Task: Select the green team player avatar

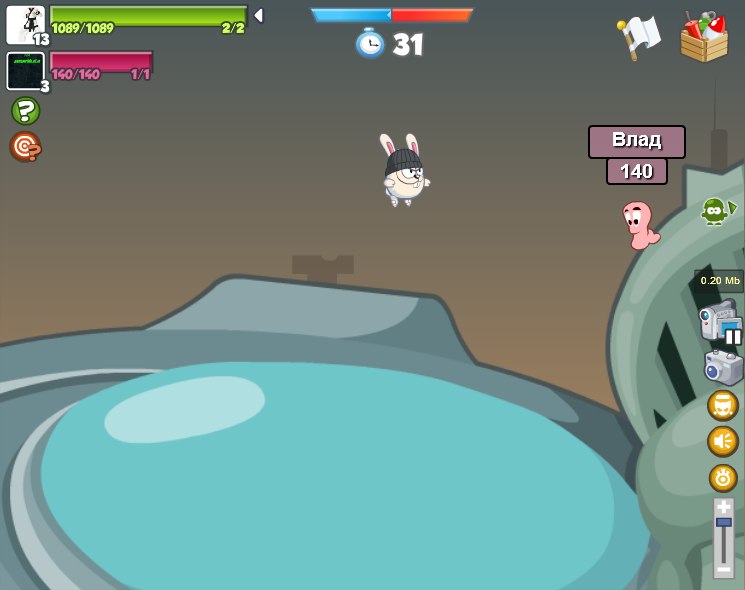Action: point(25,24)
